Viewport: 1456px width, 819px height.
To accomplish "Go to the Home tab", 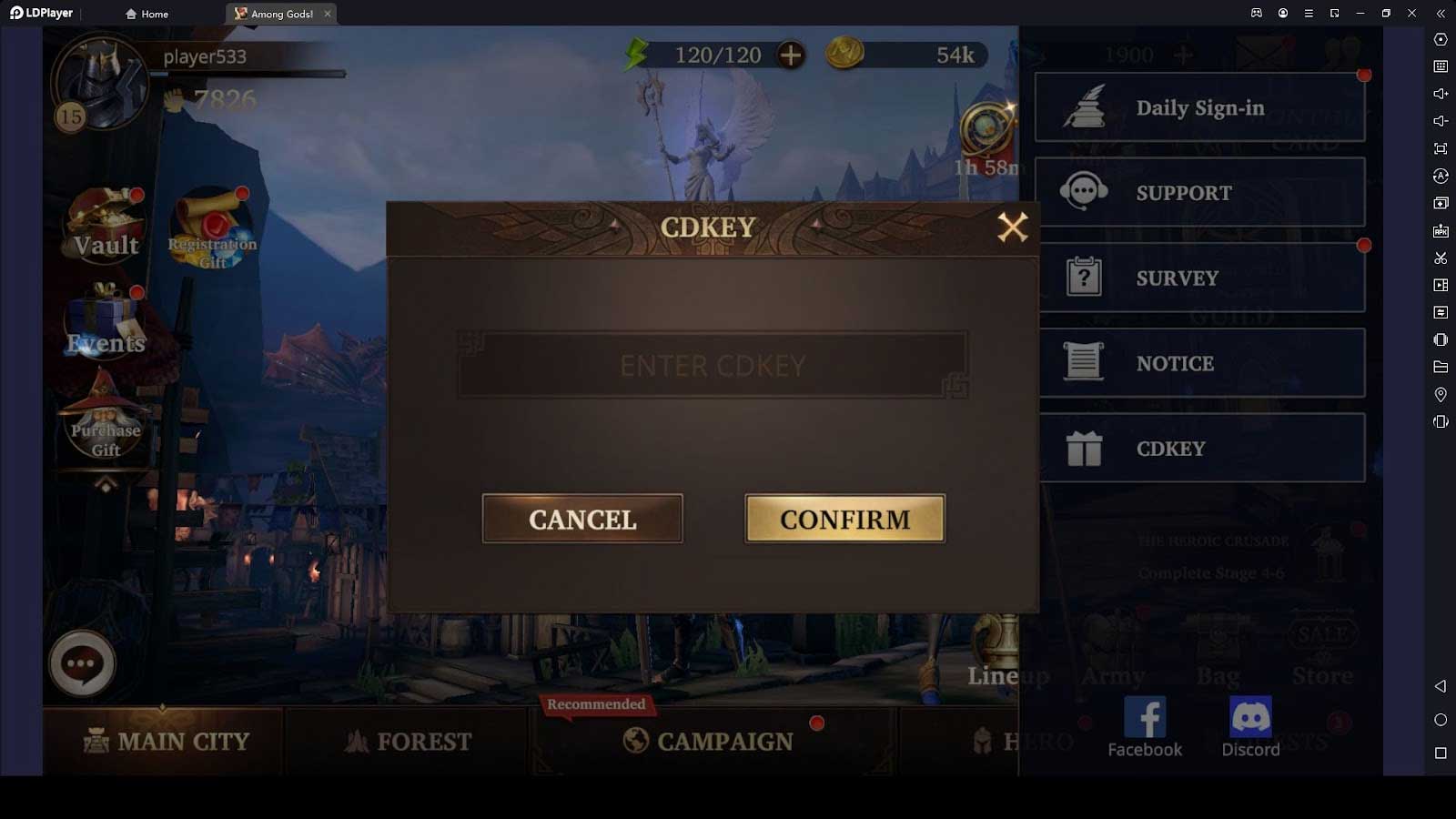I will 146,14.
